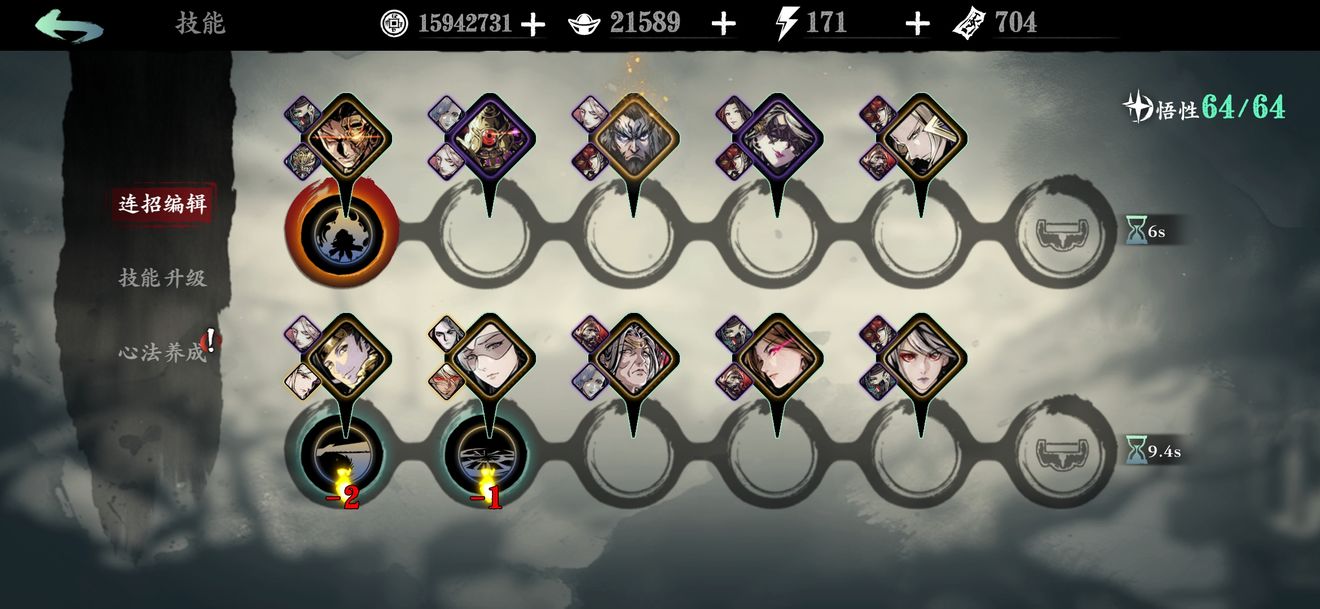Open the 技能升级 tab
The image size is (1320, 609).
pyautogui.click(x=162, y=278)
